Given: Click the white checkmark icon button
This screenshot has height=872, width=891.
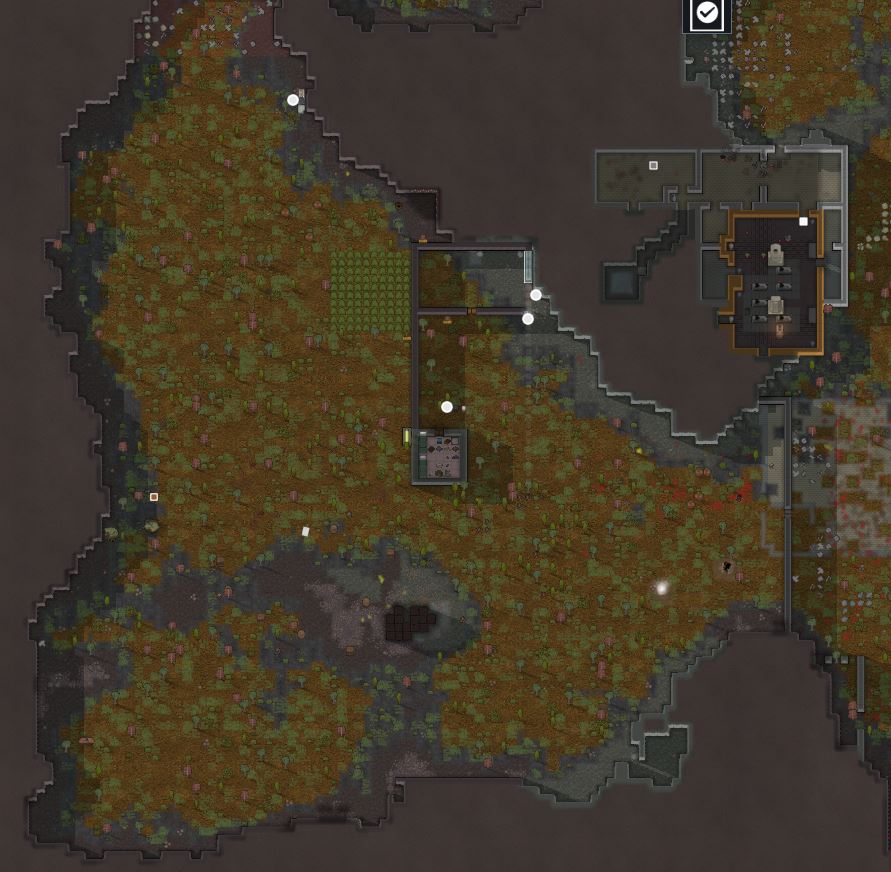Looking at the screenshot, I should click(x=707, y=13).
